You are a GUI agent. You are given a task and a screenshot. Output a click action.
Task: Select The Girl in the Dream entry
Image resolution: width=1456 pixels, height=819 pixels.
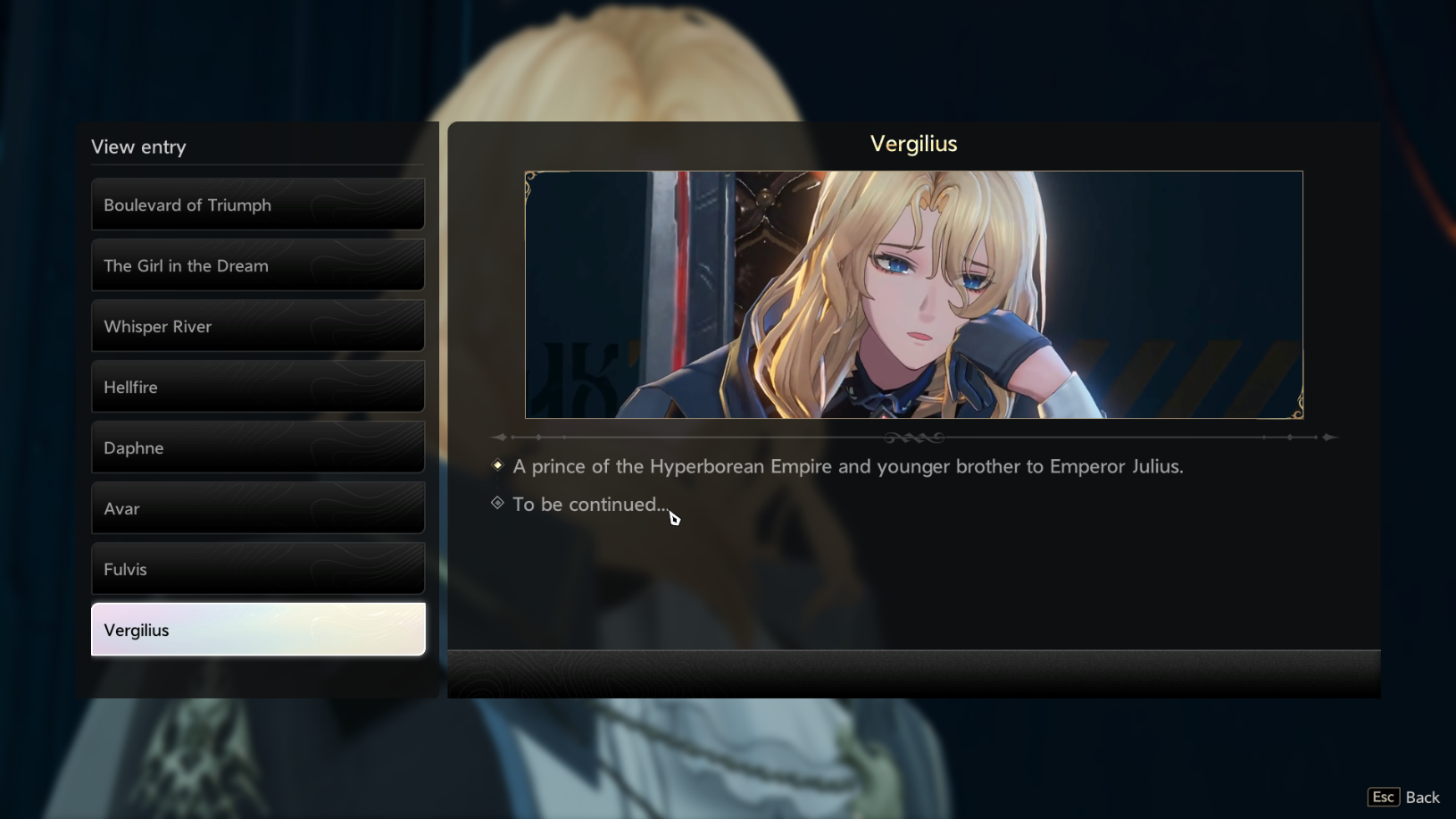point(257,265)
